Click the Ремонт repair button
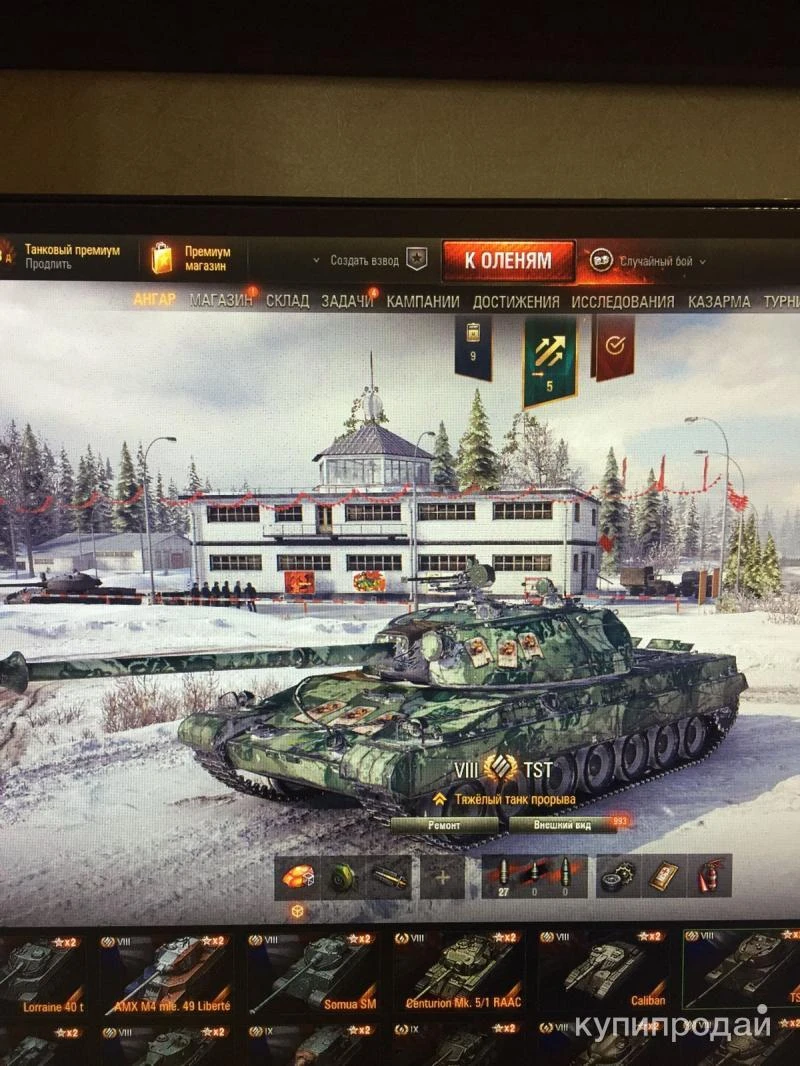The image size is (800, 1066). pos(445,826)
